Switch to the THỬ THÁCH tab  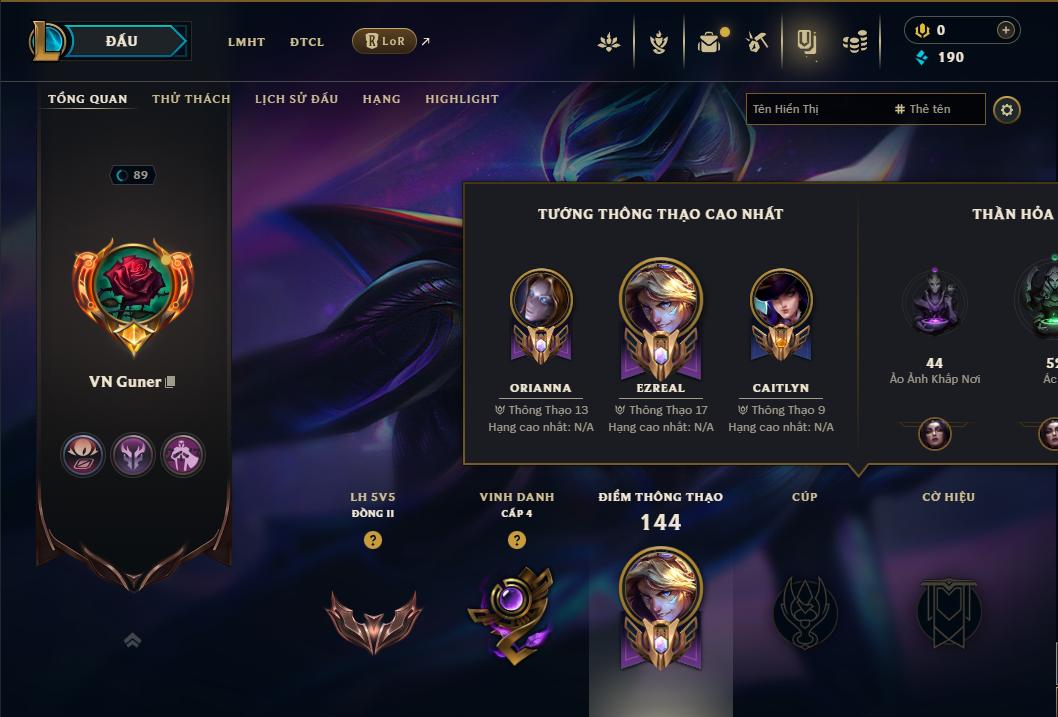[x=191, y=99]
